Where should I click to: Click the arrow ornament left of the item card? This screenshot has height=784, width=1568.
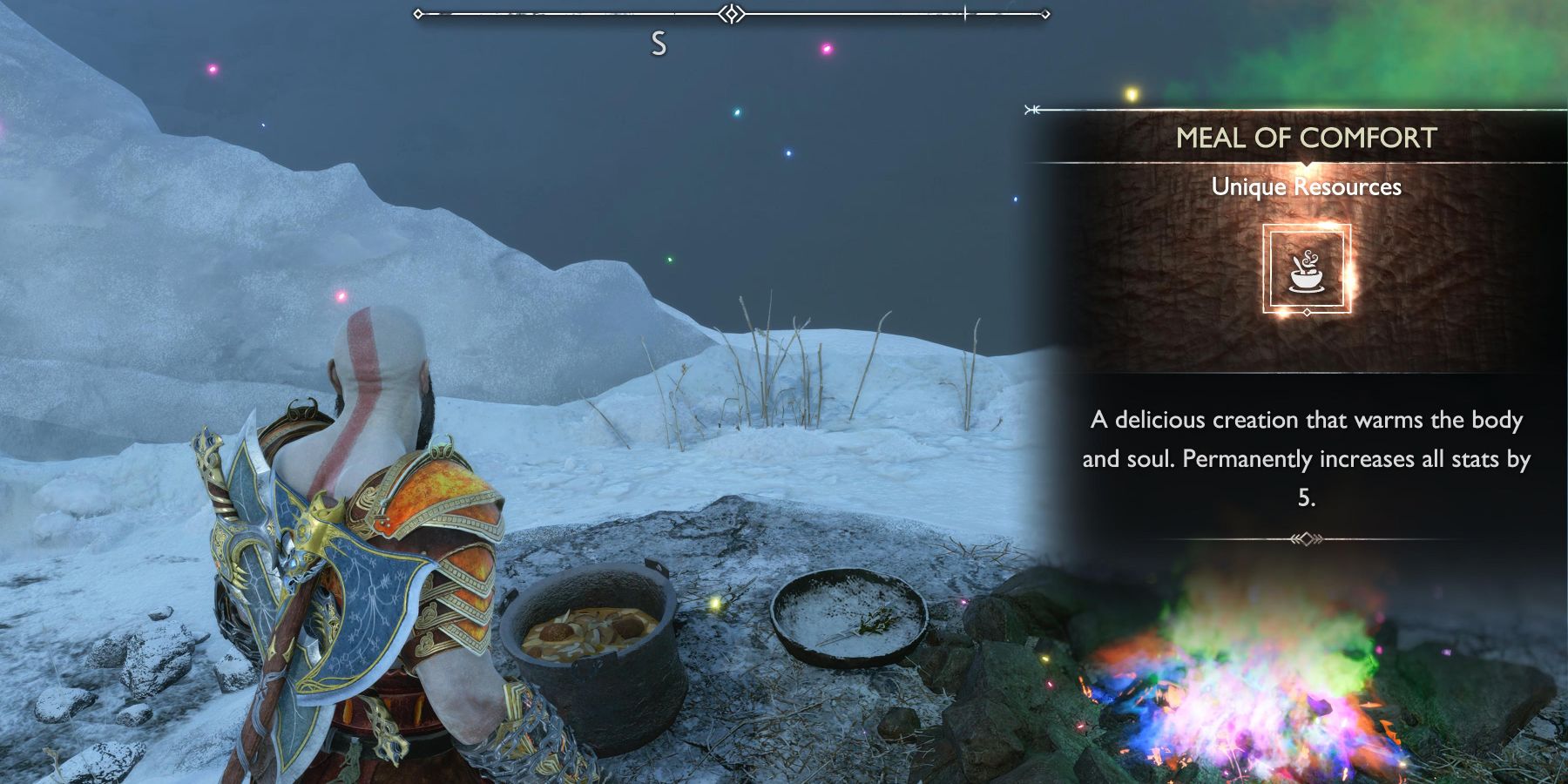click(x=1031, y=108)
